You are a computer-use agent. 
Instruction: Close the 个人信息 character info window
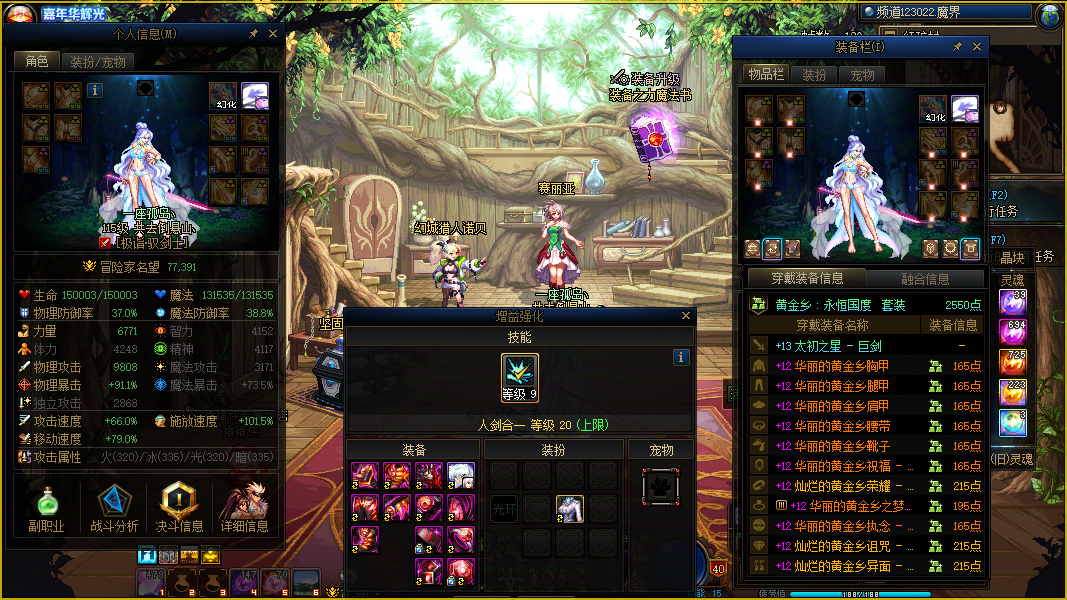click(x=274, y=34)
